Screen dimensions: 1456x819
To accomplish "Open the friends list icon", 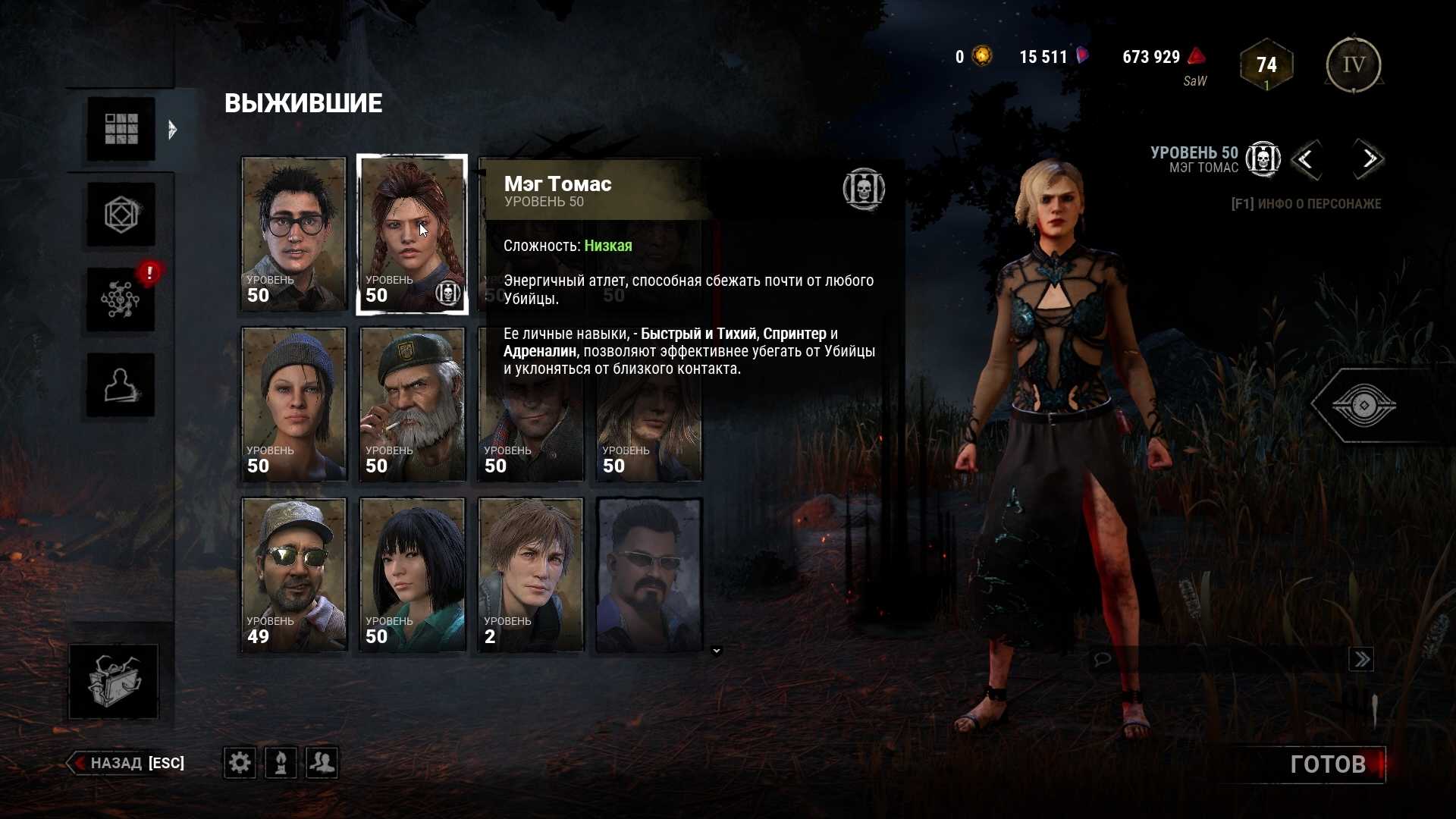I will click(322, 762).
